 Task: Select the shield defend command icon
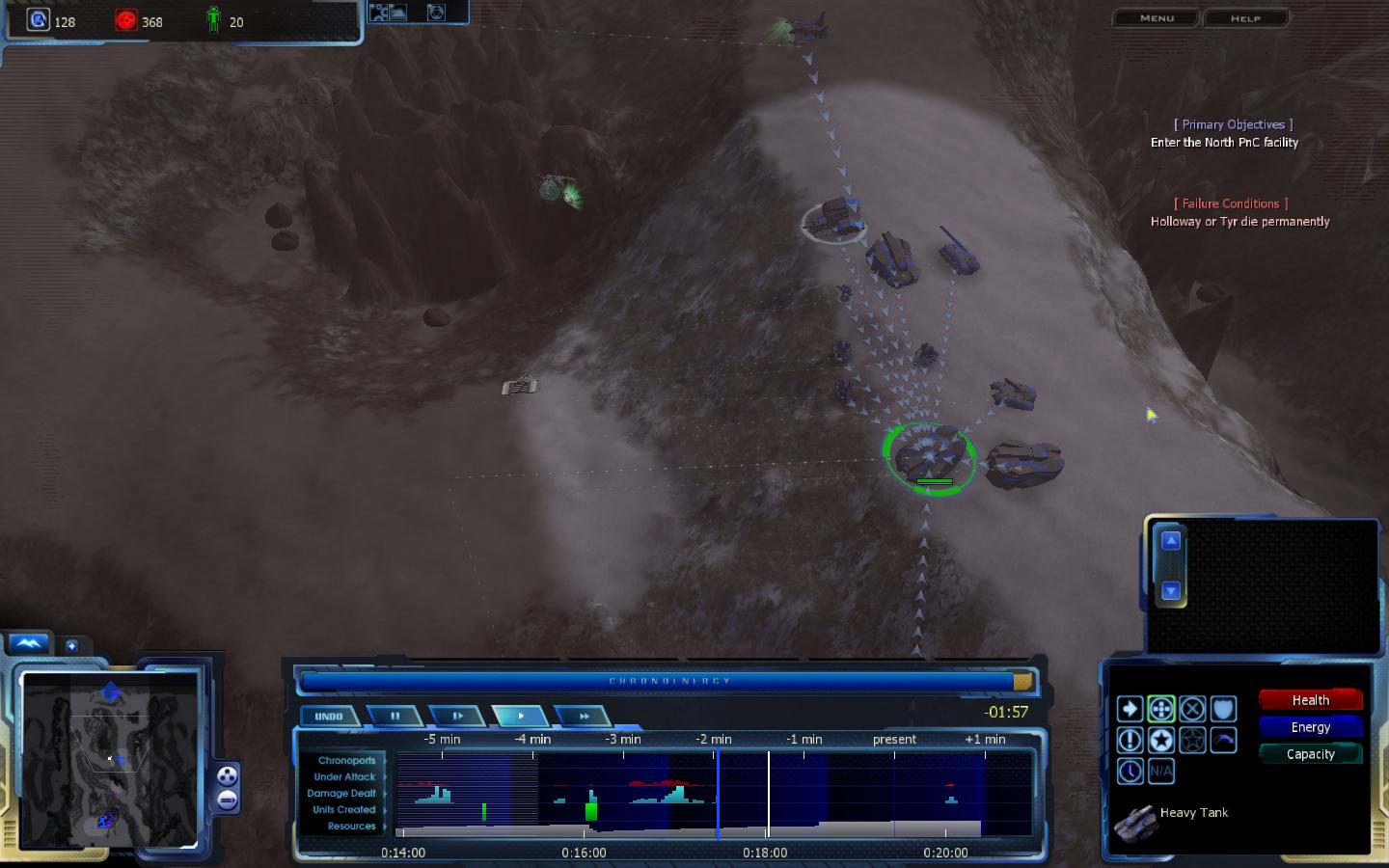click(x=1223, y=710)
